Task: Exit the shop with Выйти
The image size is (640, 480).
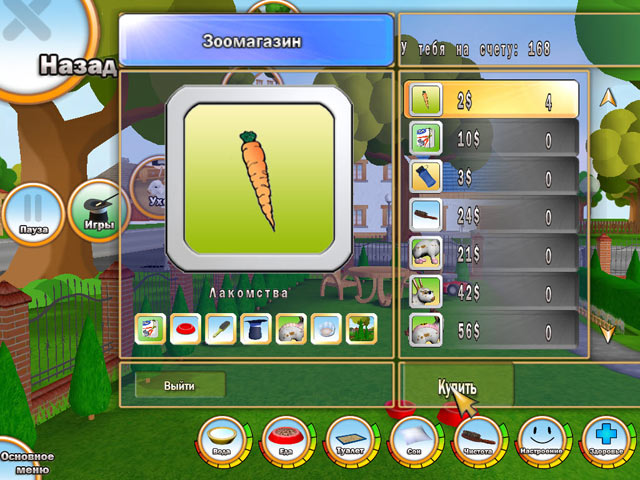Action: [180, 385]
